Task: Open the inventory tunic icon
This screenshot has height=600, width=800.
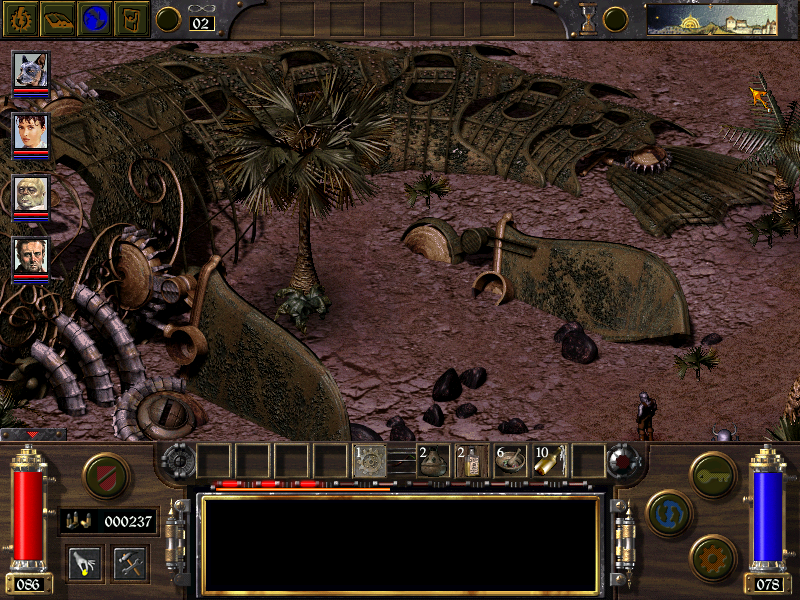Action: pyautogui.click(x=132, y=19)
